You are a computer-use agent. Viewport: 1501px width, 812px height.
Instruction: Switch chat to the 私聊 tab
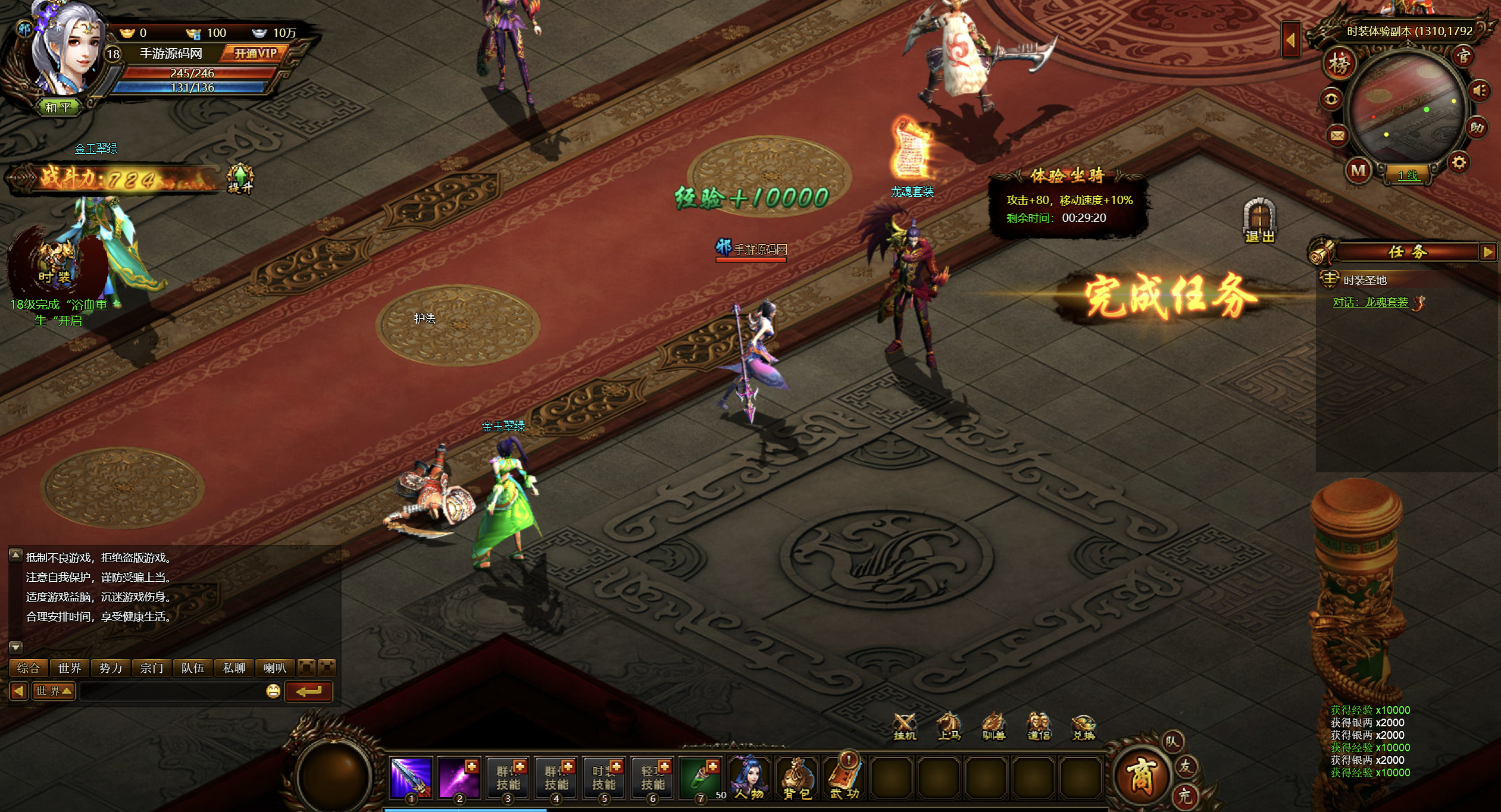point(234,668)
